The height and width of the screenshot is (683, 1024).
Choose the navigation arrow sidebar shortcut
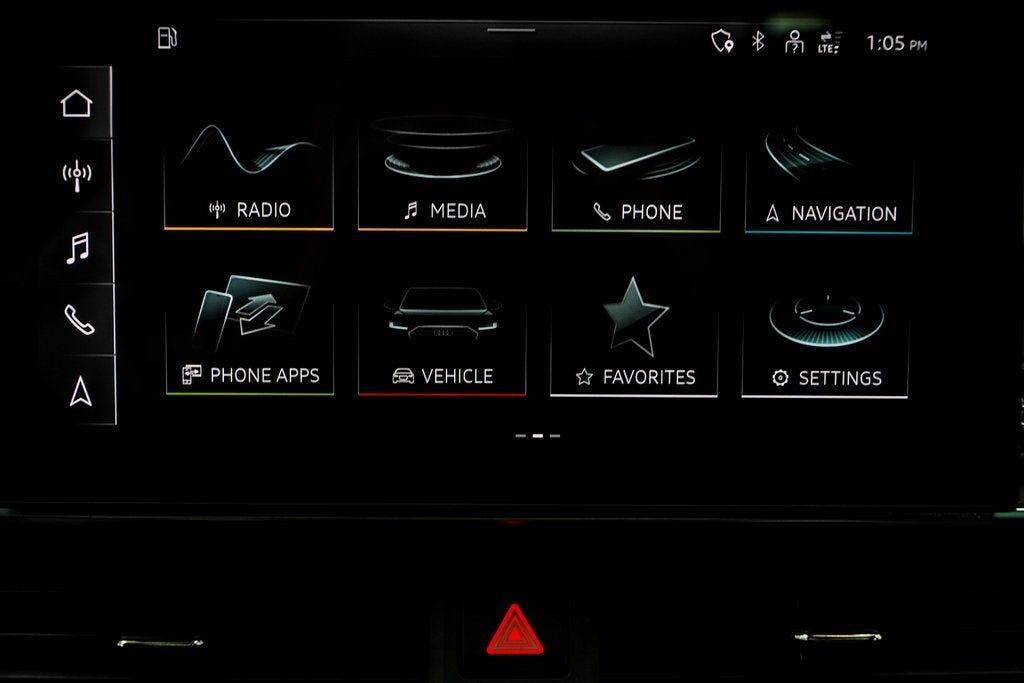pyautogui.click(x=80, y=392)
